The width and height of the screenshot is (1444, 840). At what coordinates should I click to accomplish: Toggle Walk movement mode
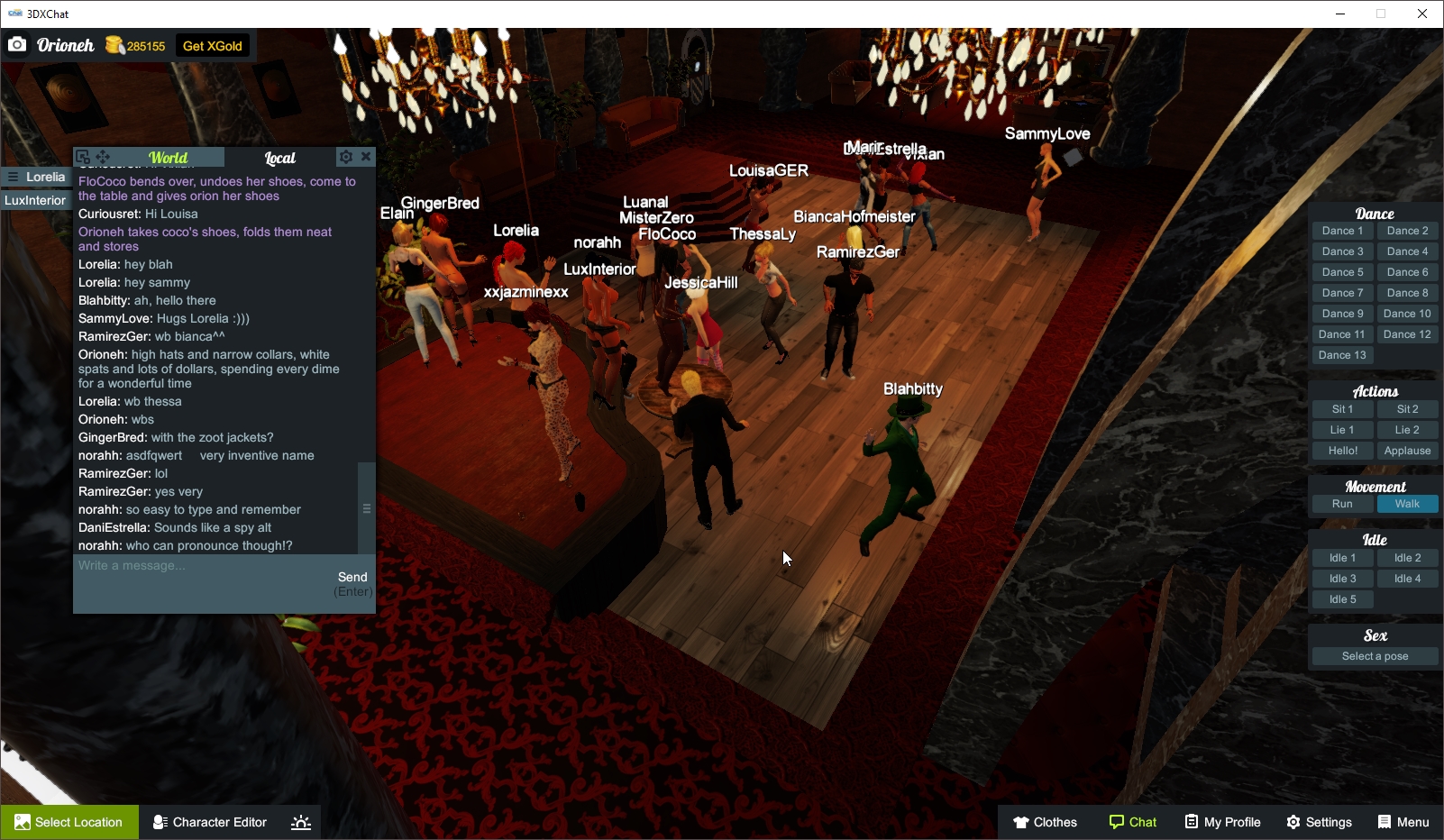[1408, 504]
